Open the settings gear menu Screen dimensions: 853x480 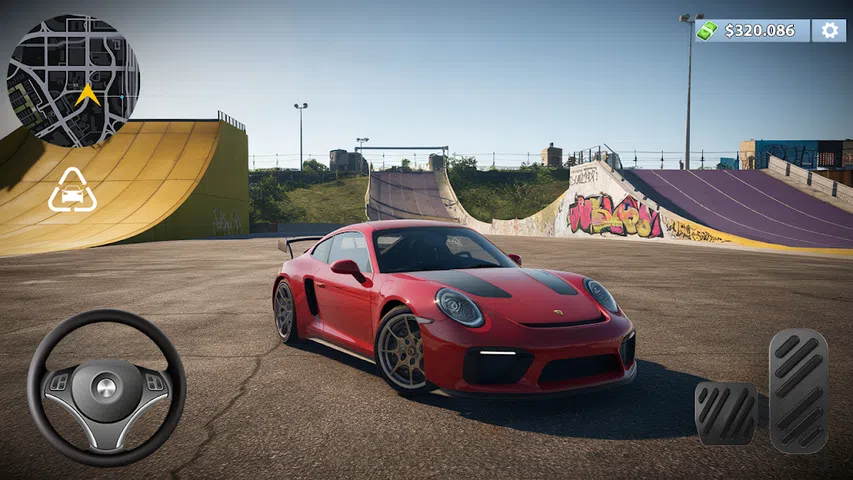point(829,31)
